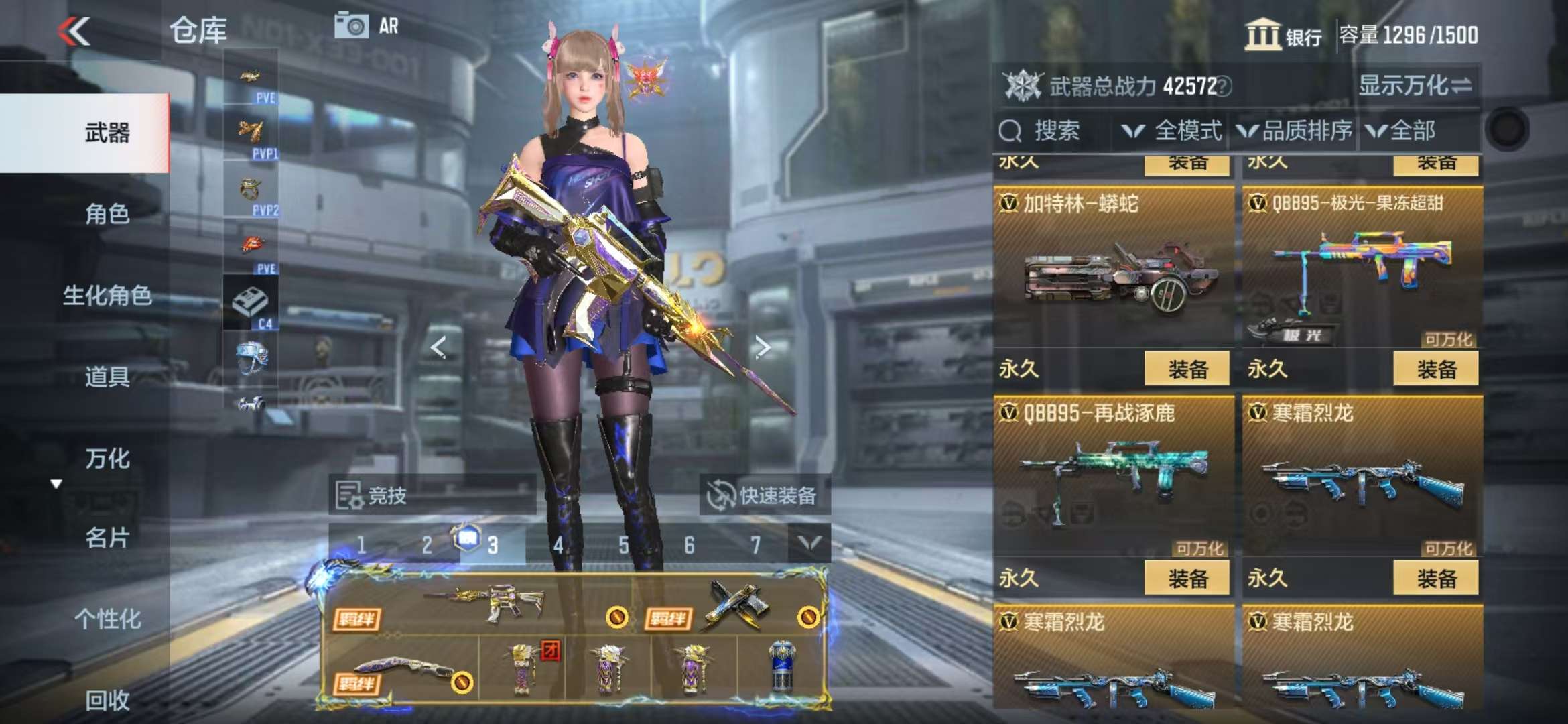Open the 道具 category
The width and height of the screenshot is (1568, 724).
[x=107, y=377]
